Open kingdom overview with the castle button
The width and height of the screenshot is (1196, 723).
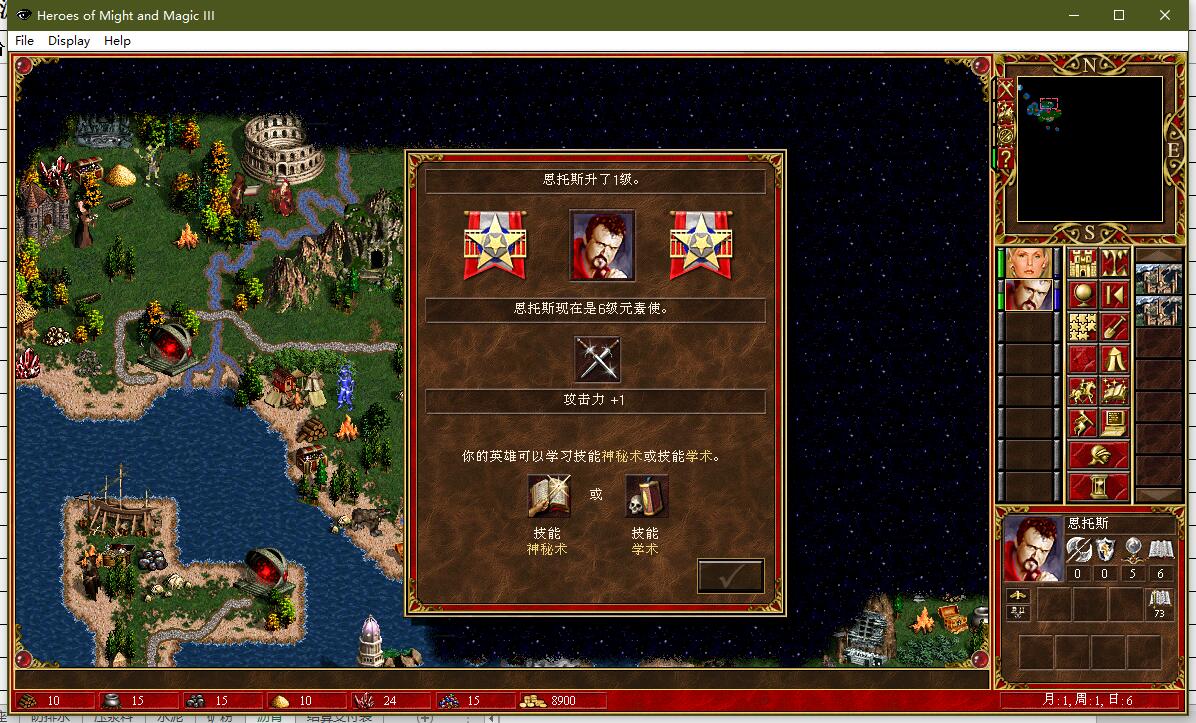pos(1083,263)
